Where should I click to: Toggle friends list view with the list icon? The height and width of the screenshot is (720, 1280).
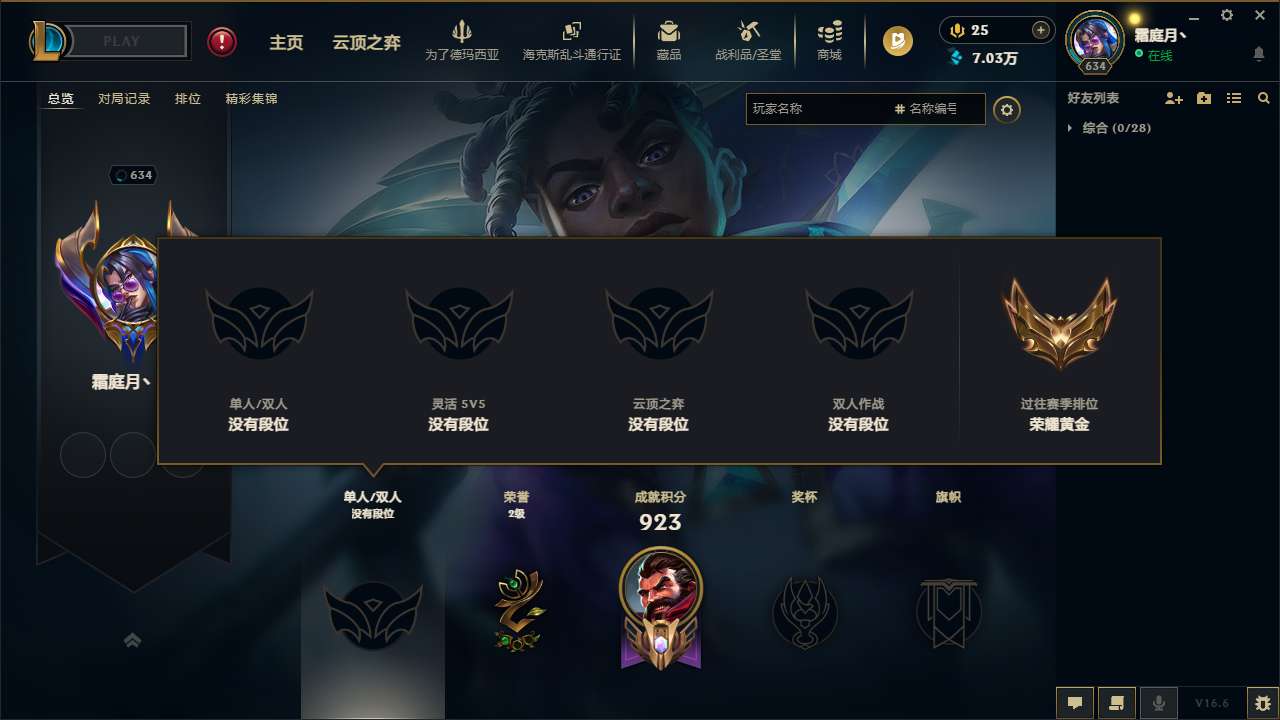point(1234,98)
